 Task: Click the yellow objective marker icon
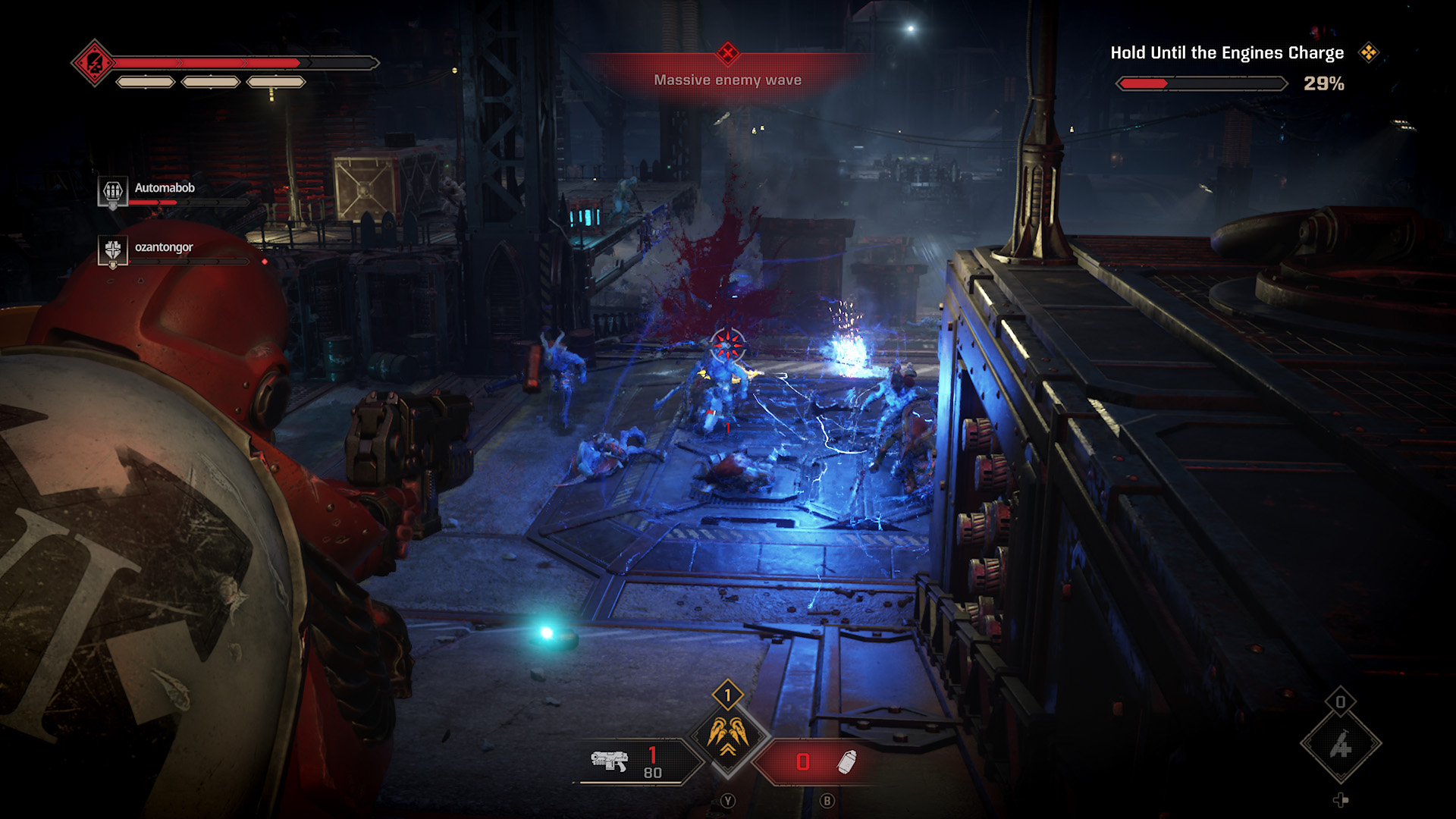(x=1369, y=52)
